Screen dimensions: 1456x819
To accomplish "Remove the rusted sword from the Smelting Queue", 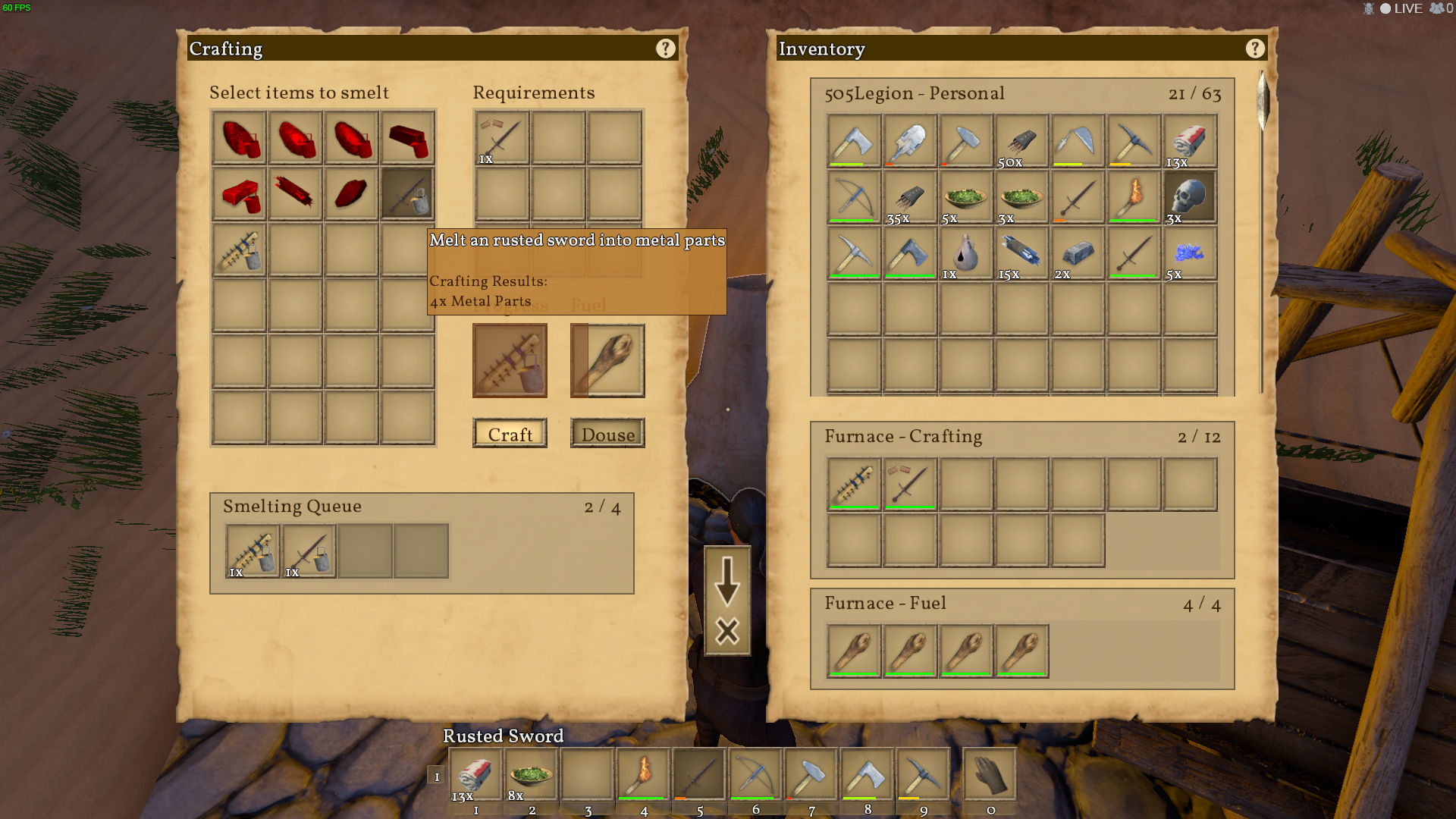I will pyautogui.click(x=309, y=551).
